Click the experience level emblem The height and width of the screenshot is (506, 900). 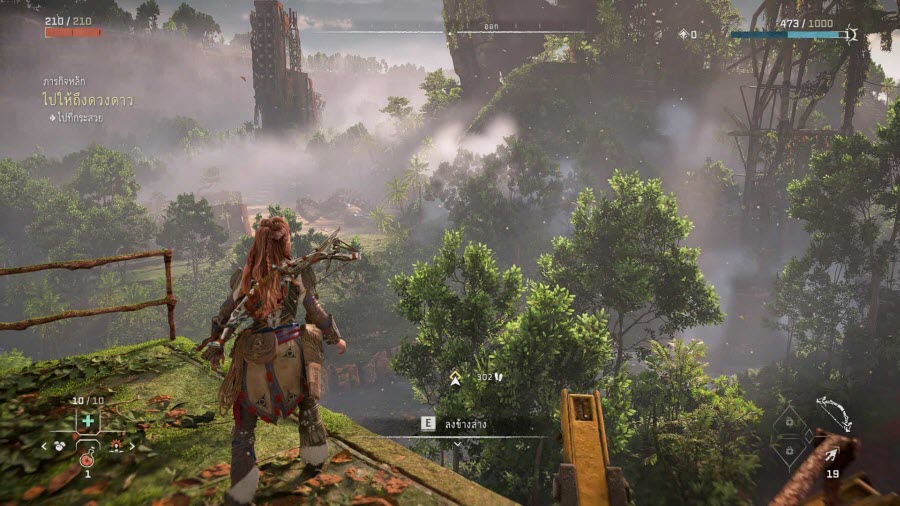tap(852, 35)
